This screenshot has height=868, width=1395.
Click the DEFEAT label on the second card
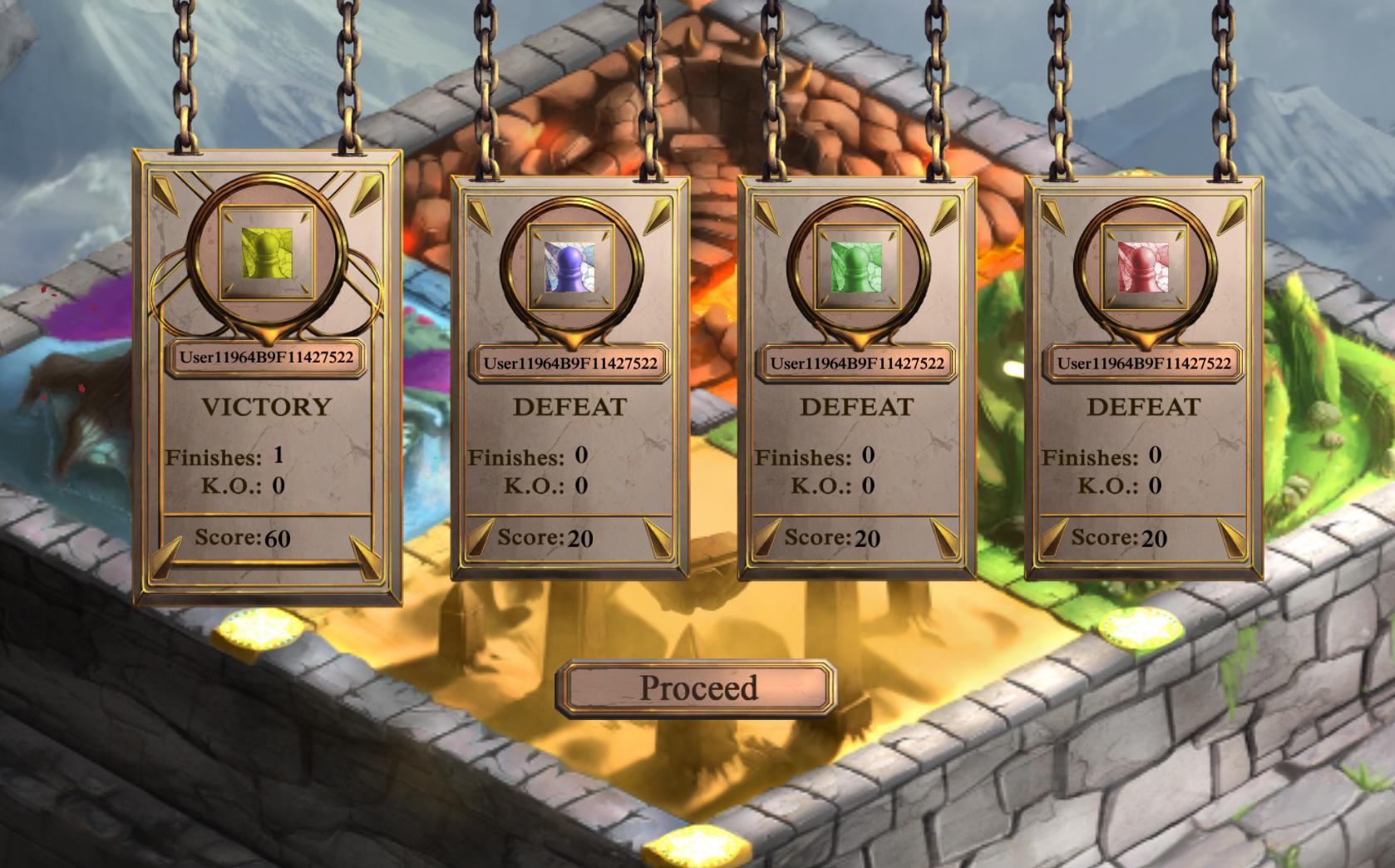(568, 407)
